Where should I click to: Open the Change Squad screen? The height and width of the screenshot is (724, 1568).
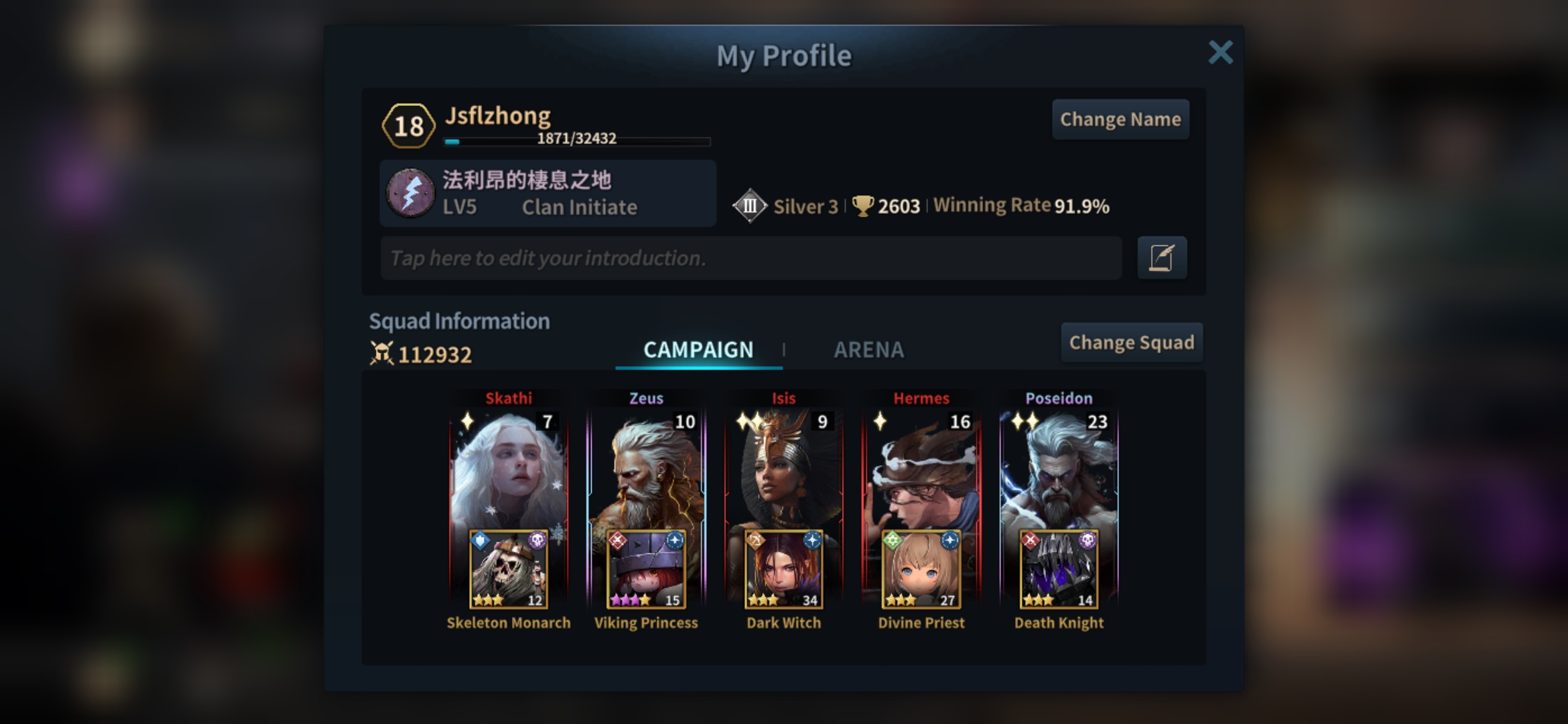pyautogui.click(x=1131, y=343)
